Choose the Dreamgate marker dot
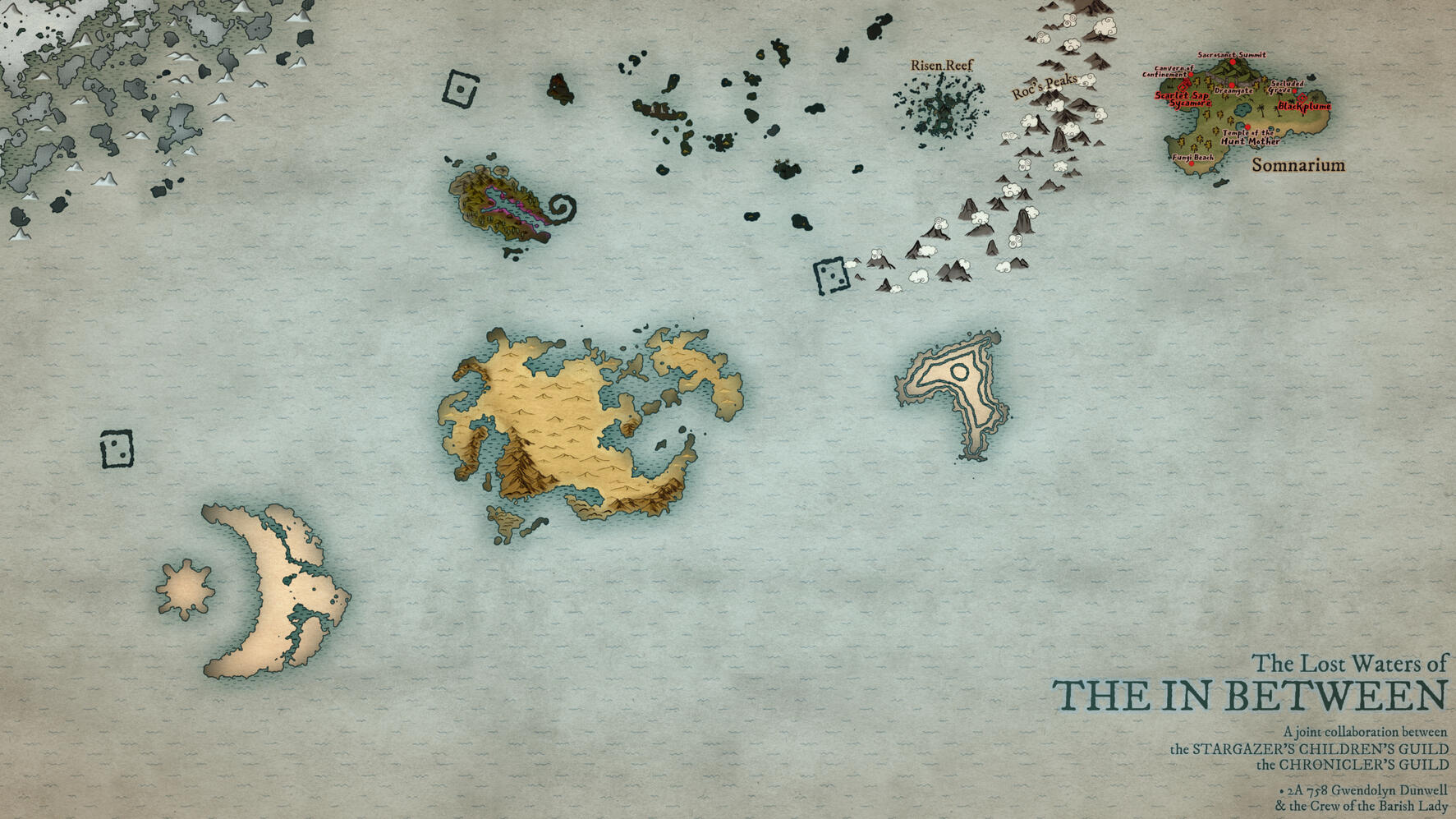Viewport: 1456px width, 819px height. 1232,85
